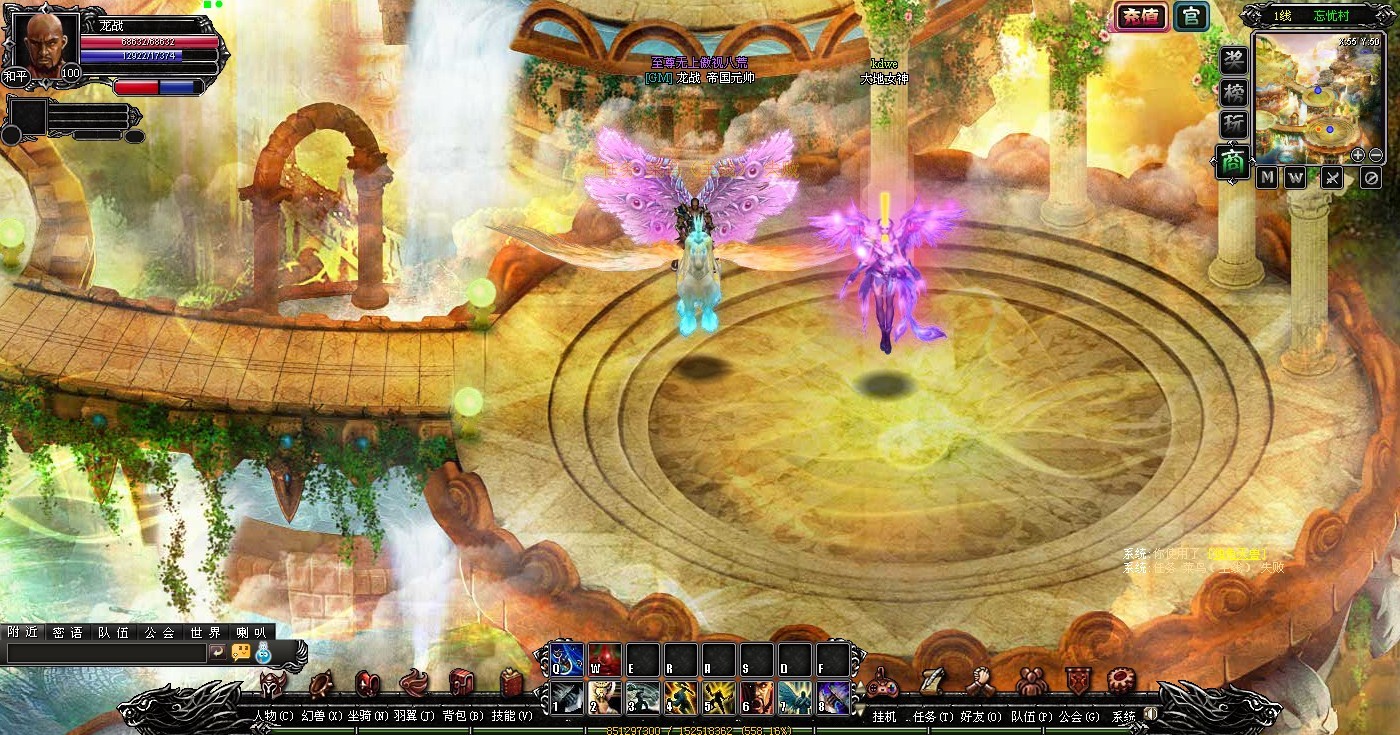Open the 充值 recharge button
This screenshot has width=1400, height=735.
(1140, 16)
